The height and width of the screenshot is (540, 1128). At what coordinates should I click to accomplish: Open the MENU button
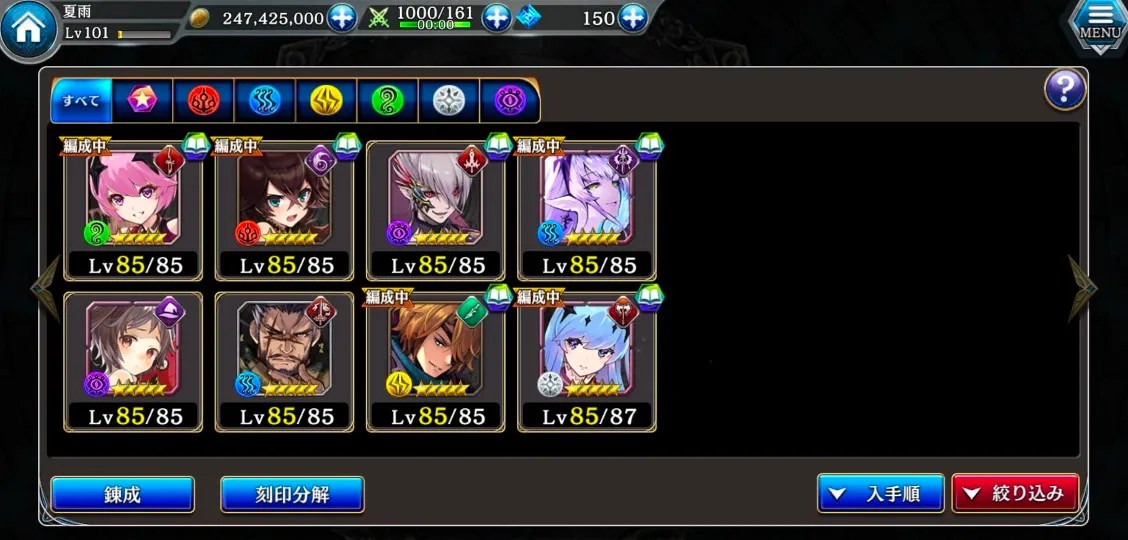pos(1099,24)
